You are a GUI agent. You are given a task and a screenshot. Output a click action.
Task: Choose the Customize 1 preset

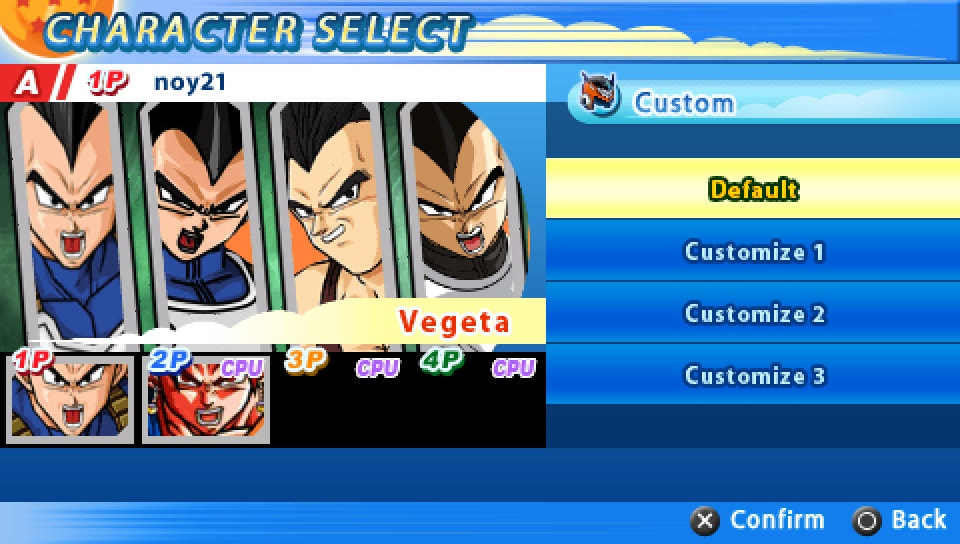753,251
